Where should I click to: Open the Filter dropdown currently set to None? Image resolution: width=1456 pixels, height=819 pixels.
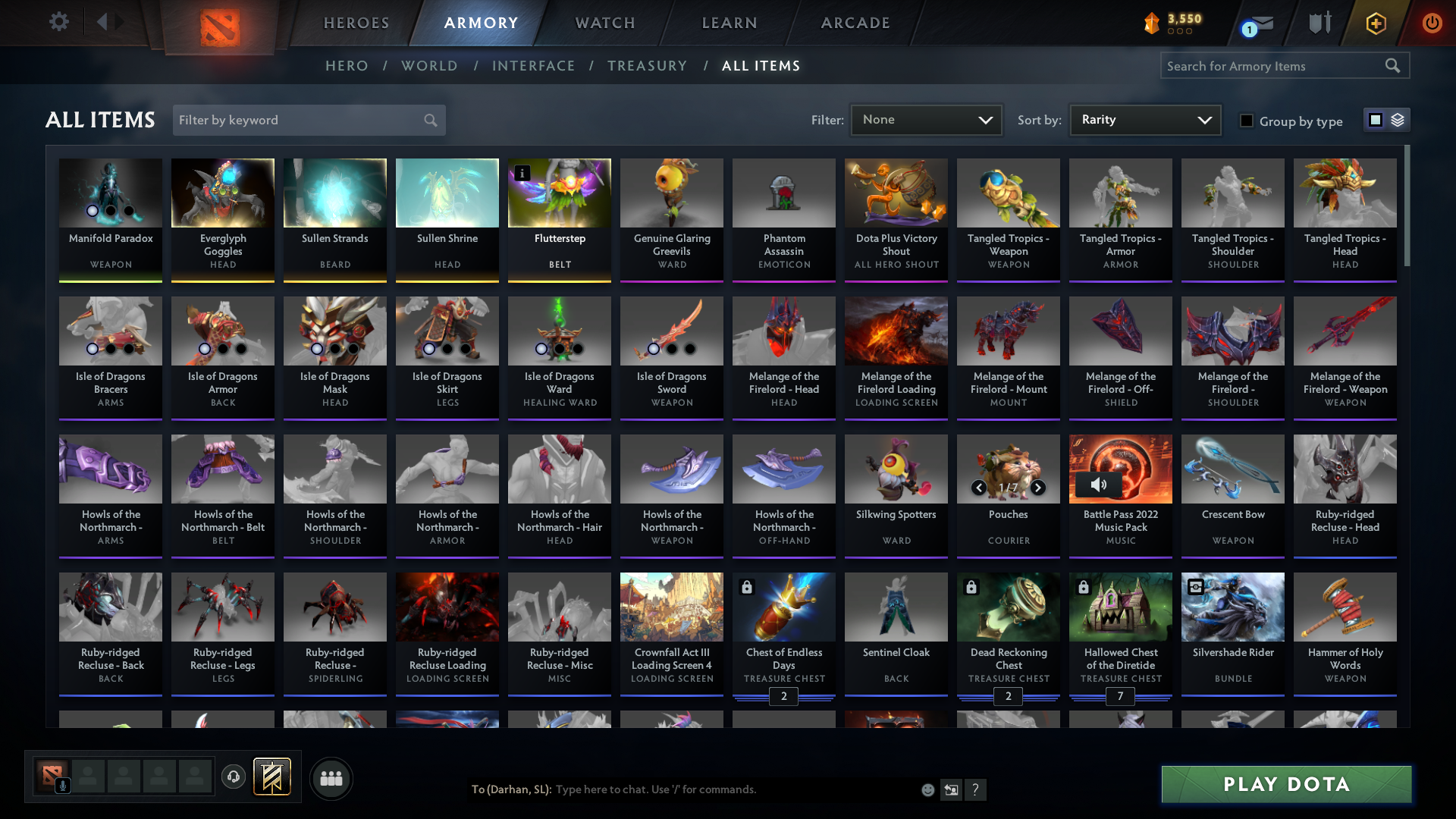pyautogui.click(x=926, y=120)
